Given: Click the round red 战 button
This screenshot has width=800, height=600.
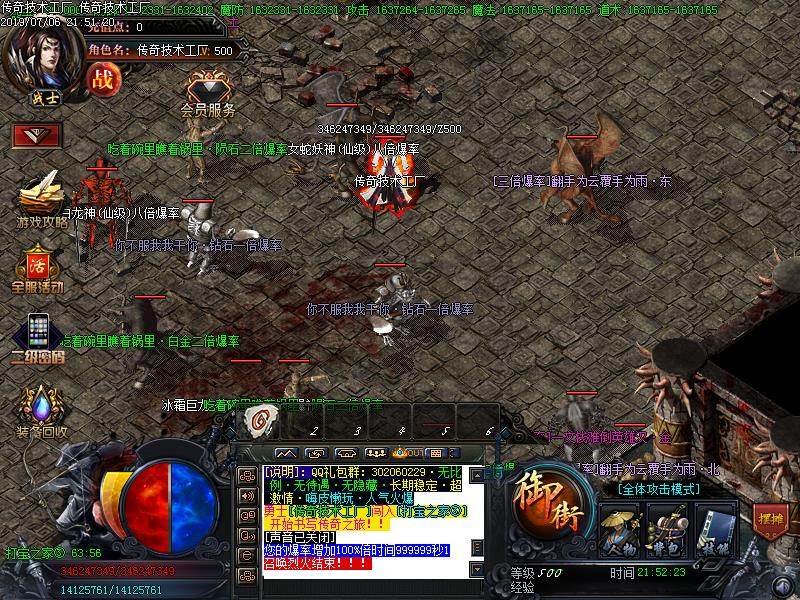Looking at the screenshot, I should pyautogui.click(x=102, y=76).
